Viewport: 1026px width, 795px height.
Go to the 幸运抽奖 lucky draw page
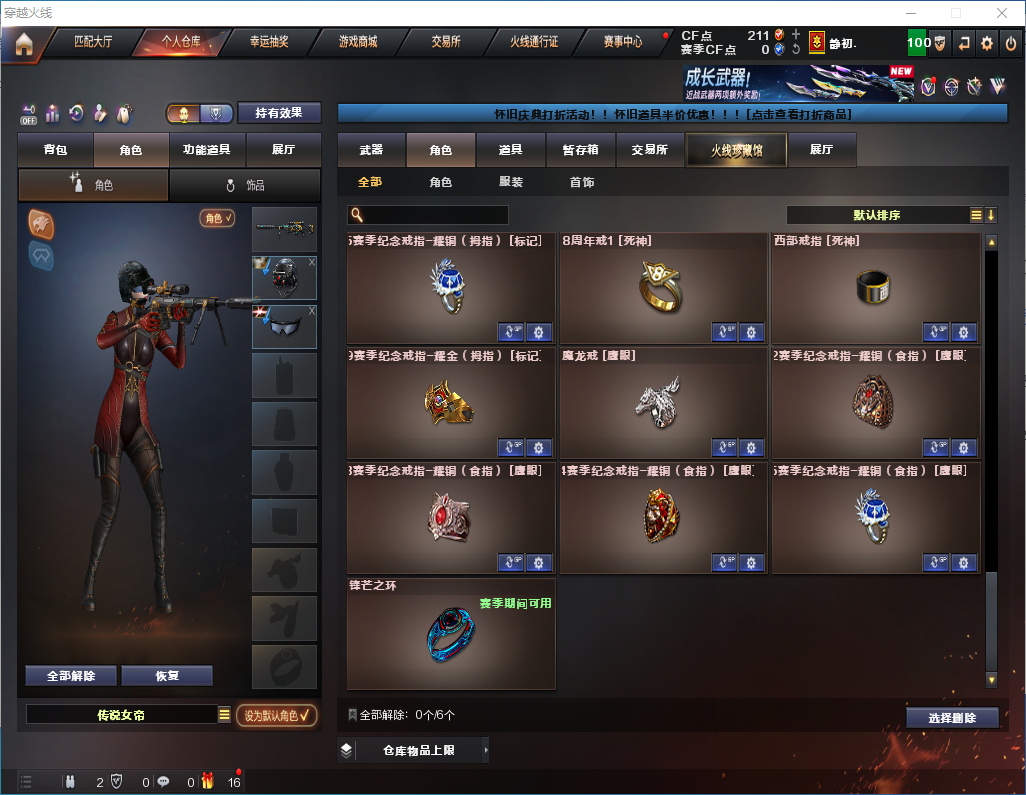pyautogui.click(x=268, y=42)
